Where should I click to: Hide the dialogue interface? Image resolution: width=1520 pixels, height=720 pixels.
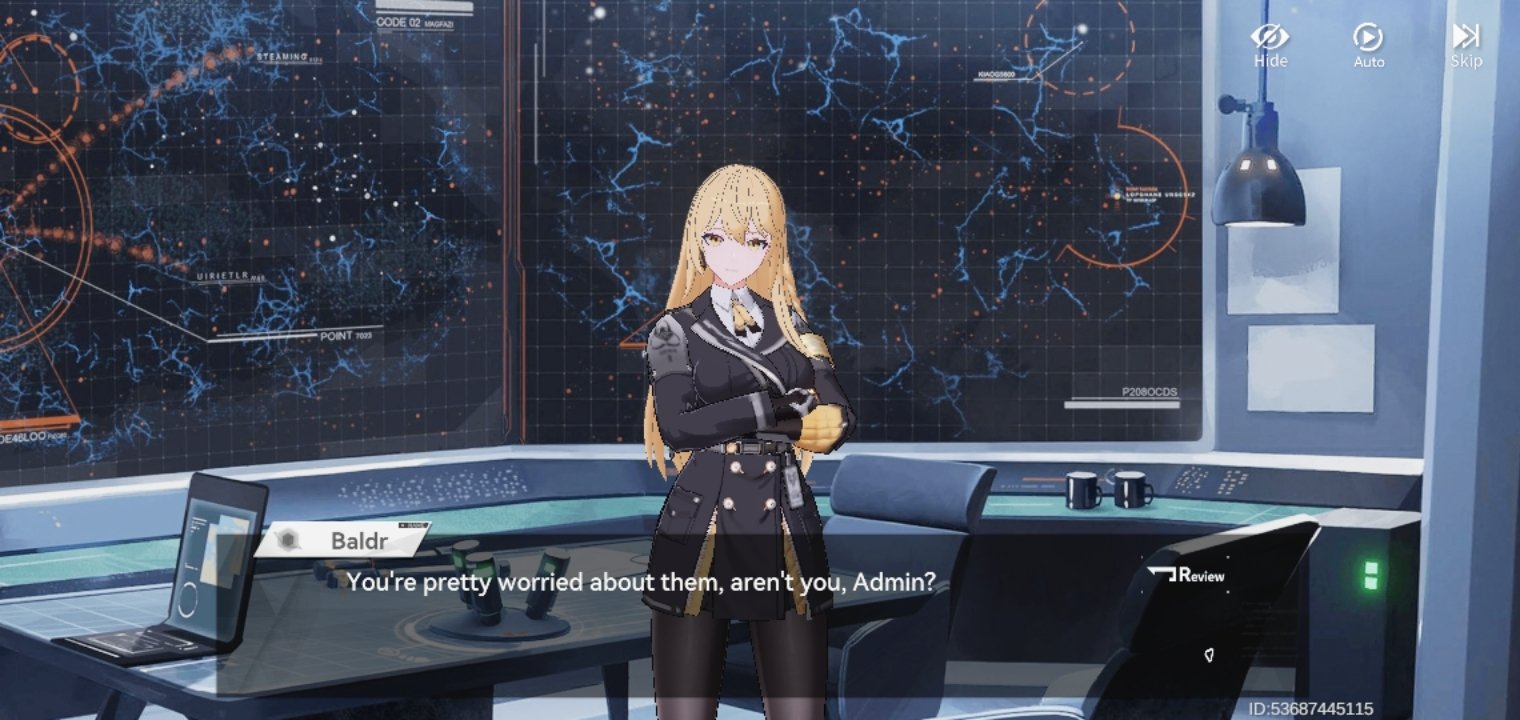click(x=1270, y=45)
